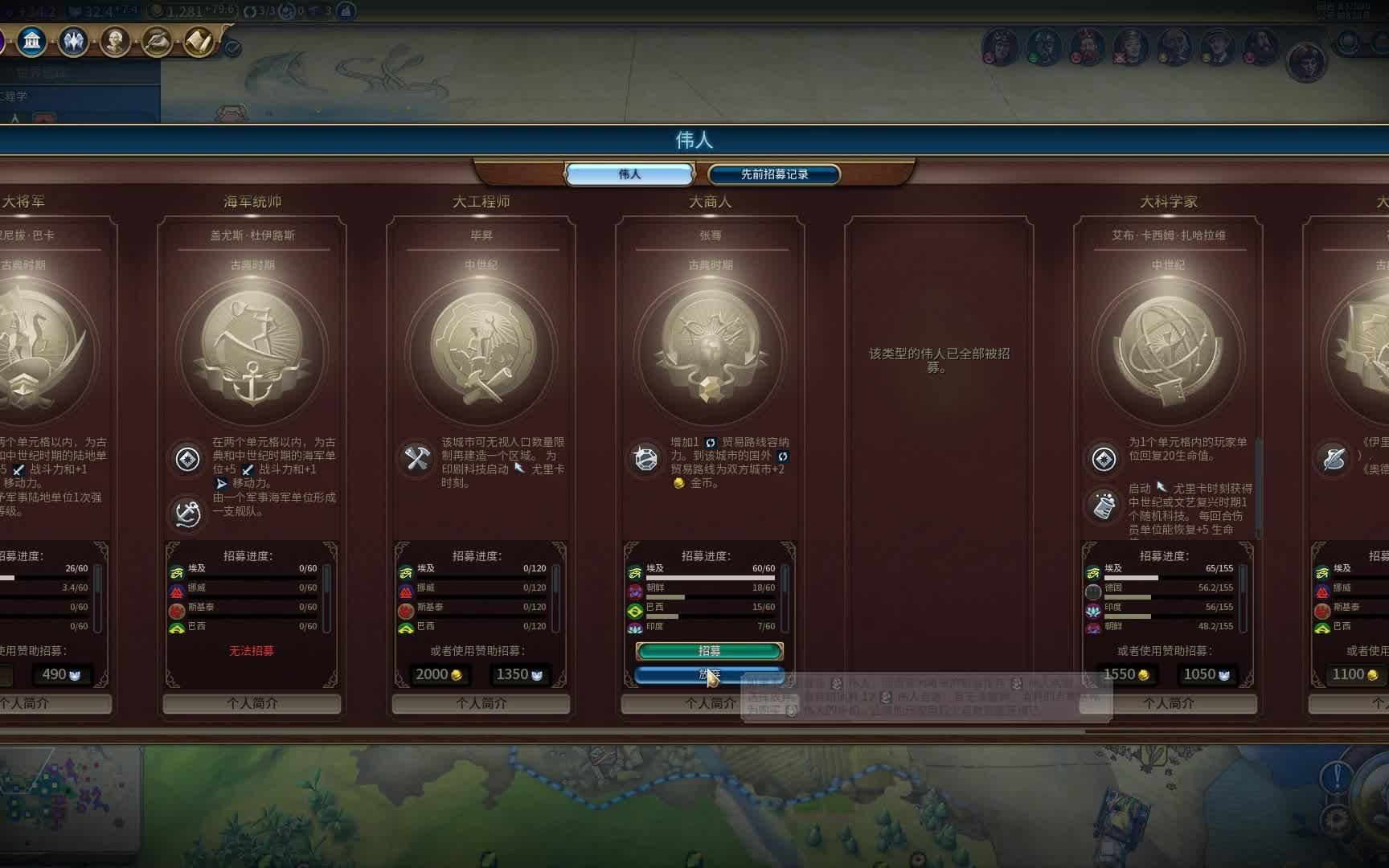Open 个人简介 for great engineer 毕昇
The height and width of the screenshot is (868, 1389).
tap(481, 703)
